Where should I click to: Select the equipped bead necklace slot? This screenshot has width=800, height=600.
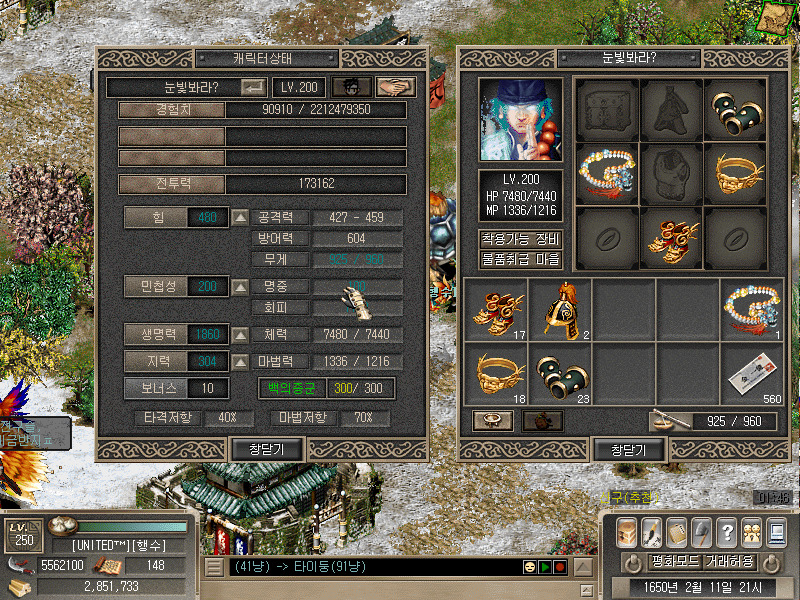[x=607, y=173]
